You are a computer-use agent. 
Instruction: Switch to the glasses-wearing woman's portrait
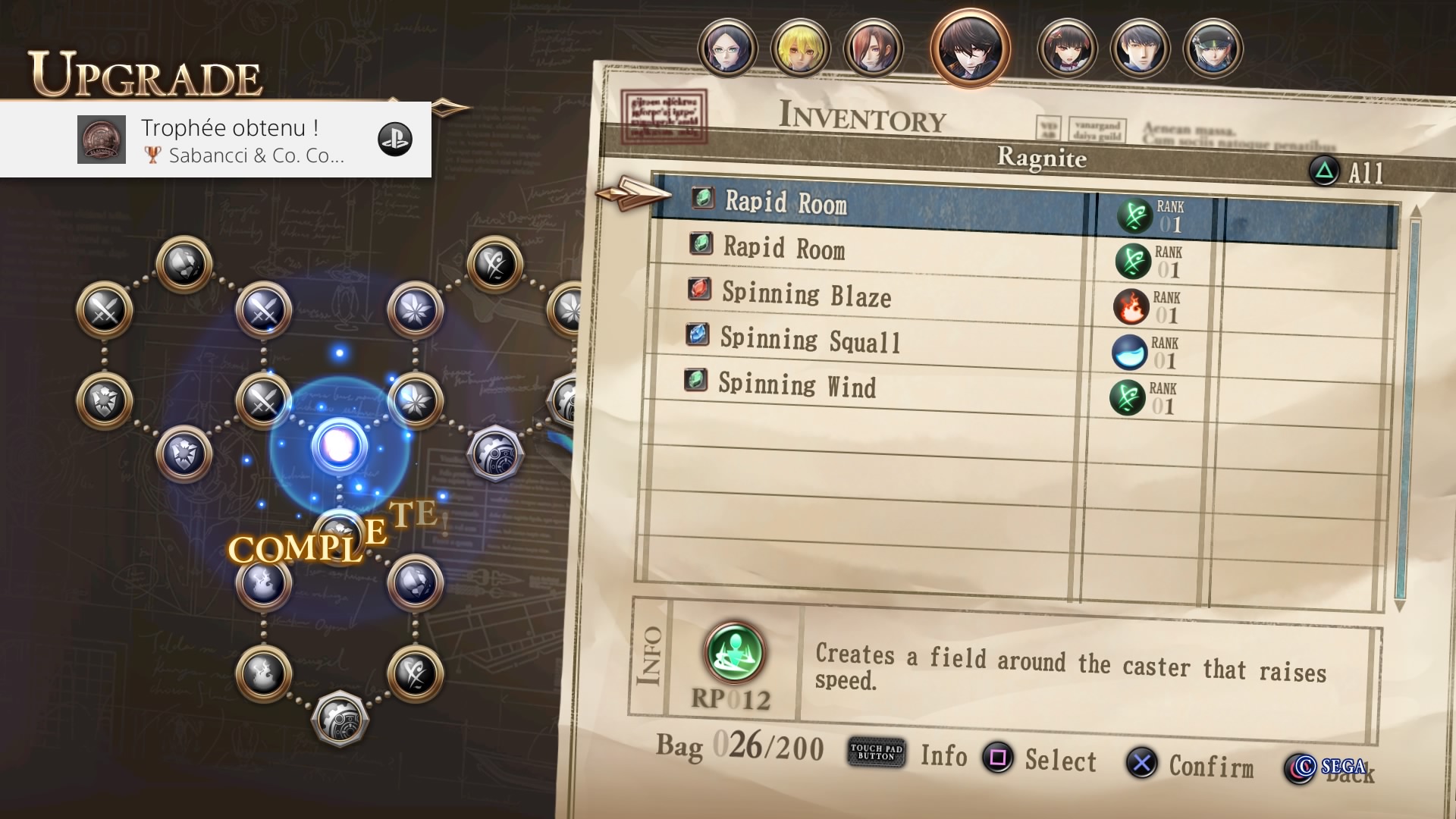coord(727,49)
